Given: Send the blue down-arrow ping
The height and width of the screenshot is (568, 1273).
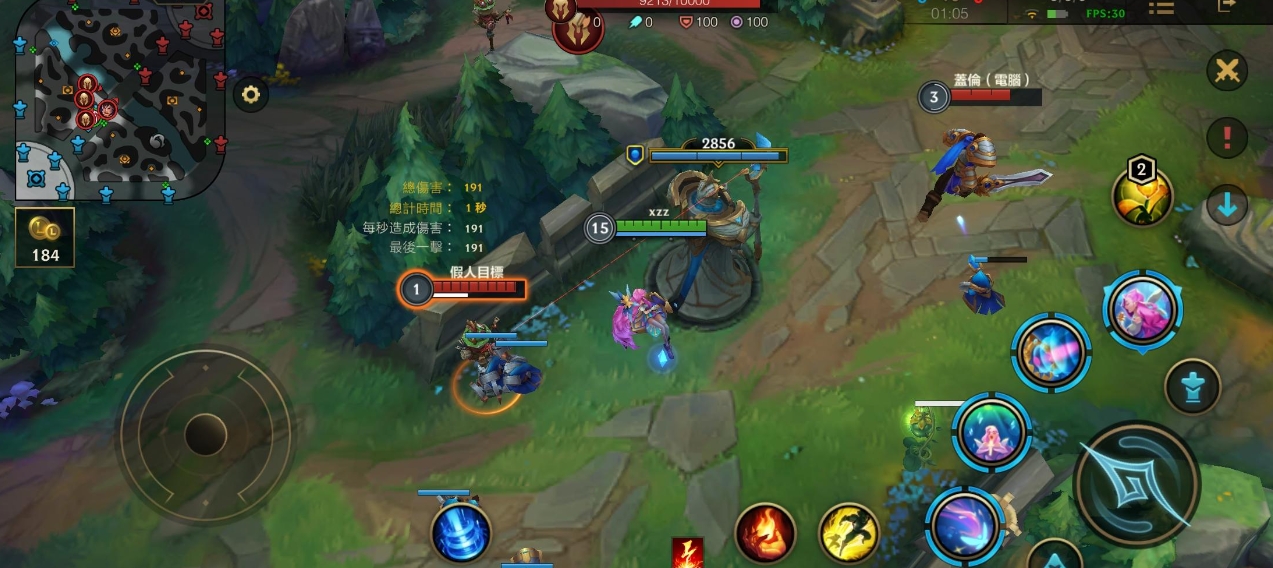Looking at the screenshot, I should [1227, 206].
